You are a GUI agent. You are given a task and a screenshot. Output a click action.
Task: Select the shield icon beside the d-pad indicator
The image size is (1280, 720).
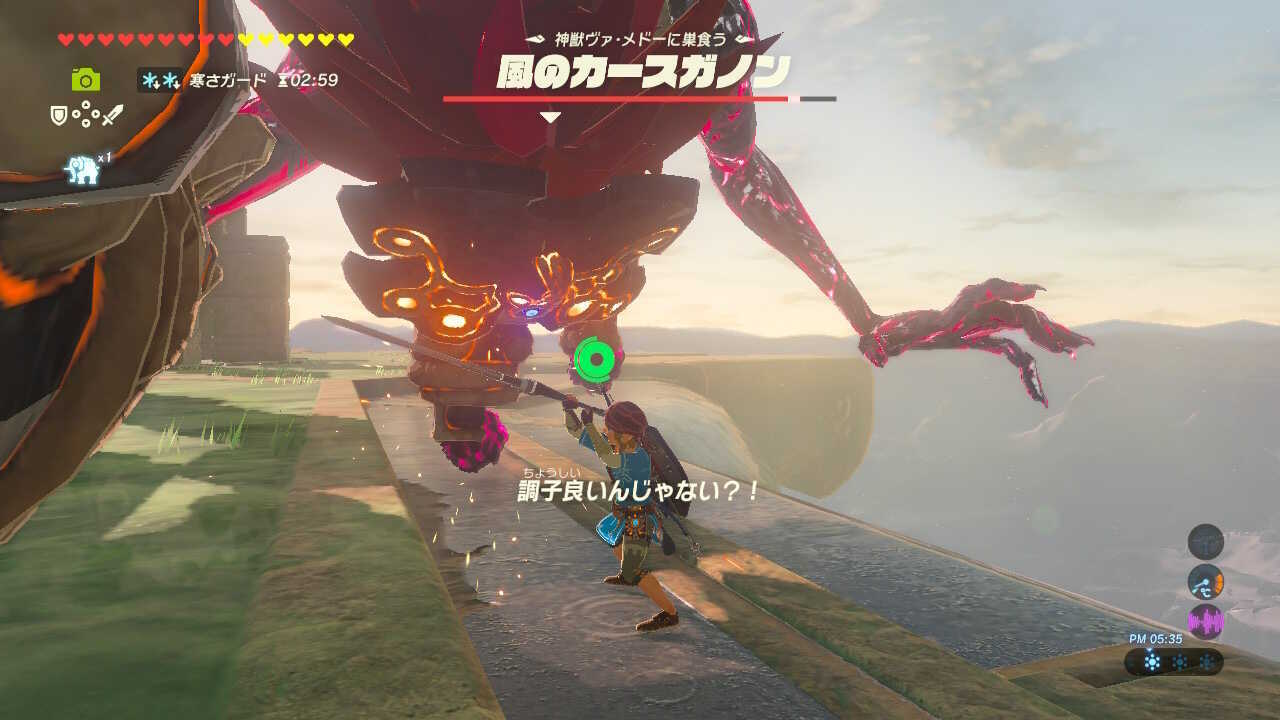tap(58, 113)
